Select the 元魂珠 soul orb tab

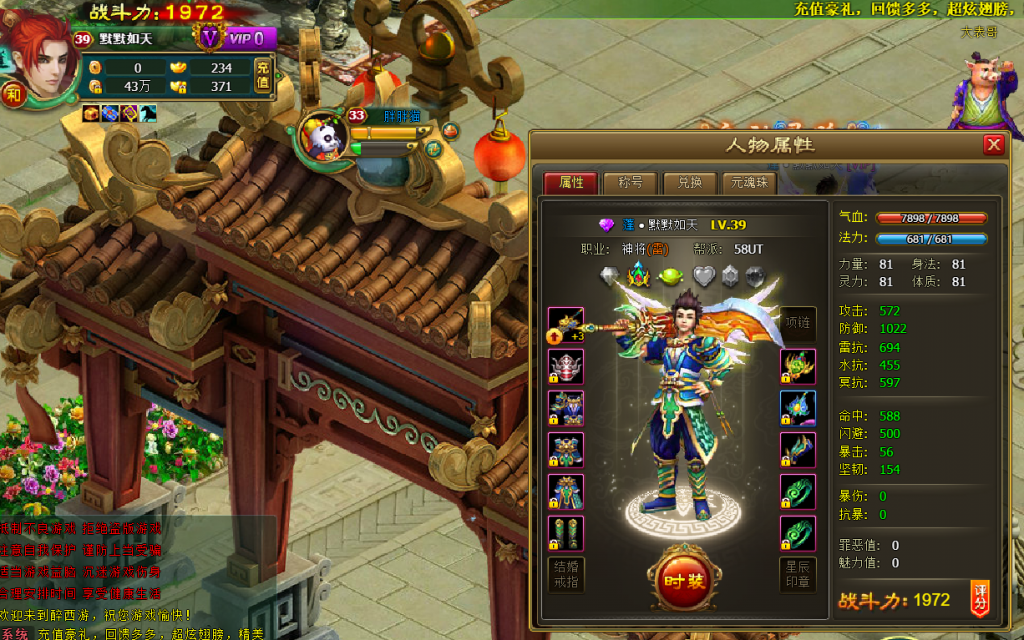point(749,183)
